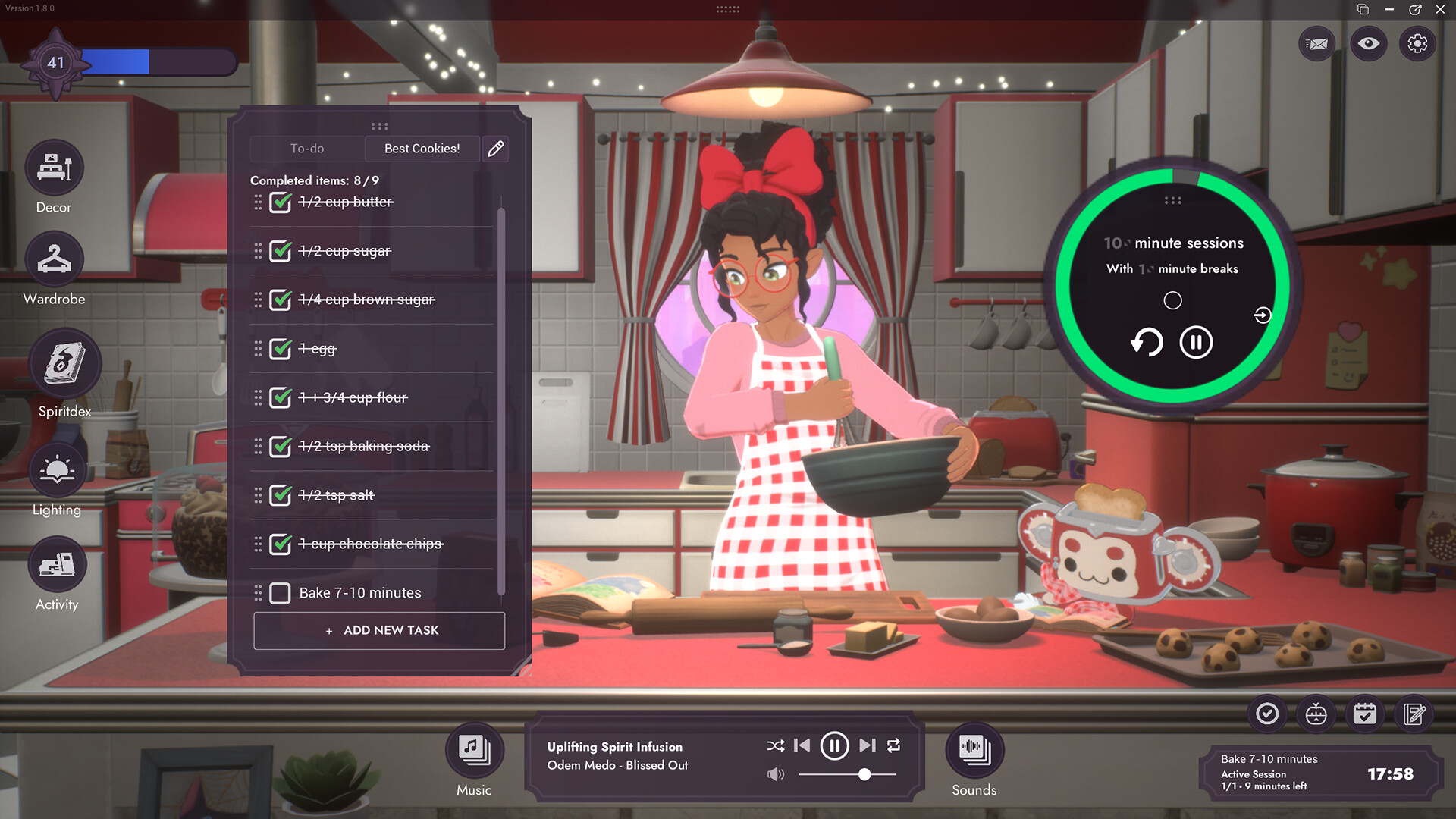
Task: Open the Sounds panel
Action: pyautogui.click(x=974, y=750)
